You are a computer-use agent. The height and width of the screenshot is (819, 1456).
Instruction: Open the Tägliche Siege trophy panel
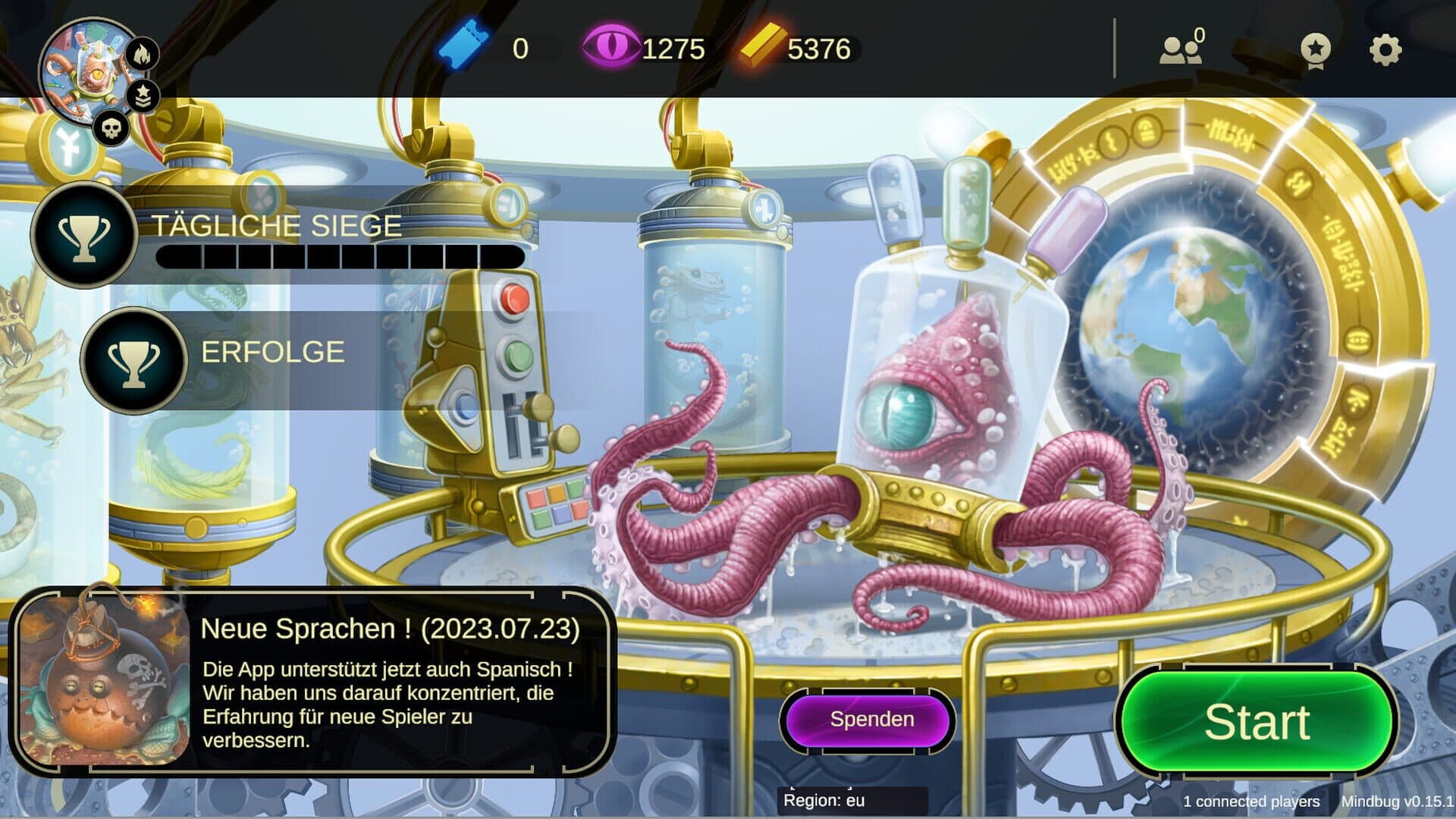[84, 234]
